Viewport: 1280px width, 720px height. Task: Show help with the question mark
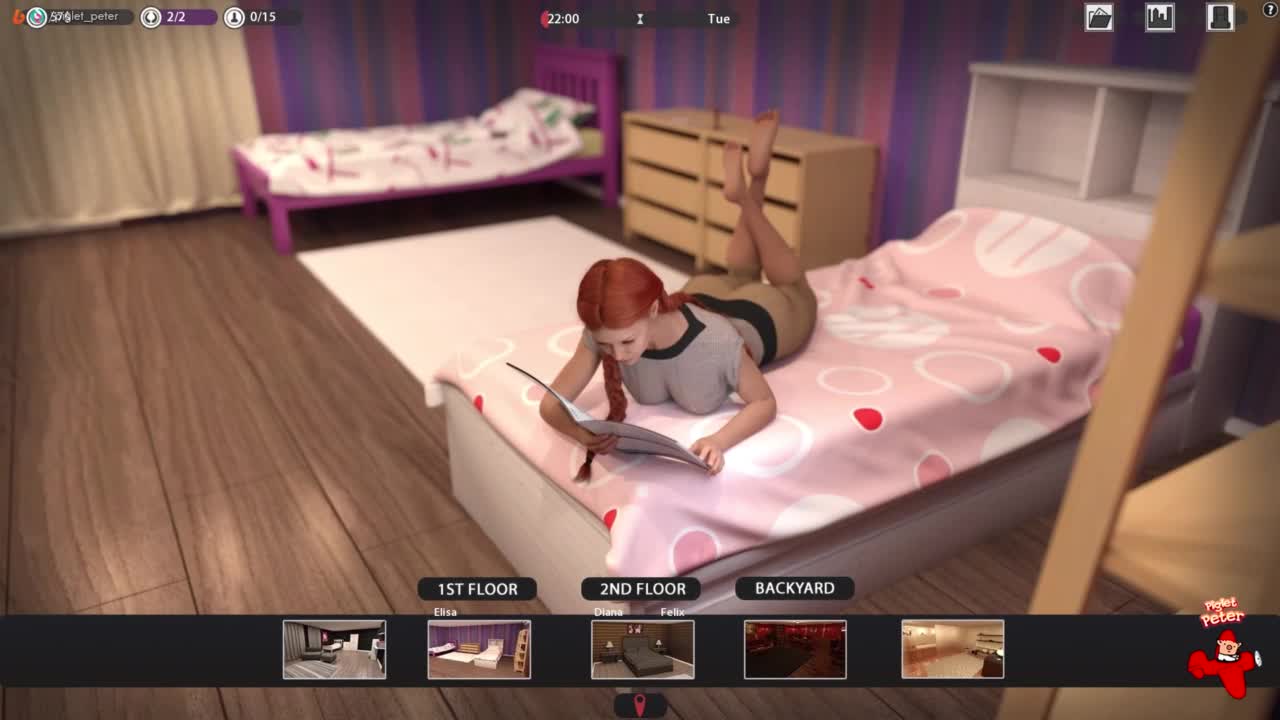click(x=1269, y=11)
